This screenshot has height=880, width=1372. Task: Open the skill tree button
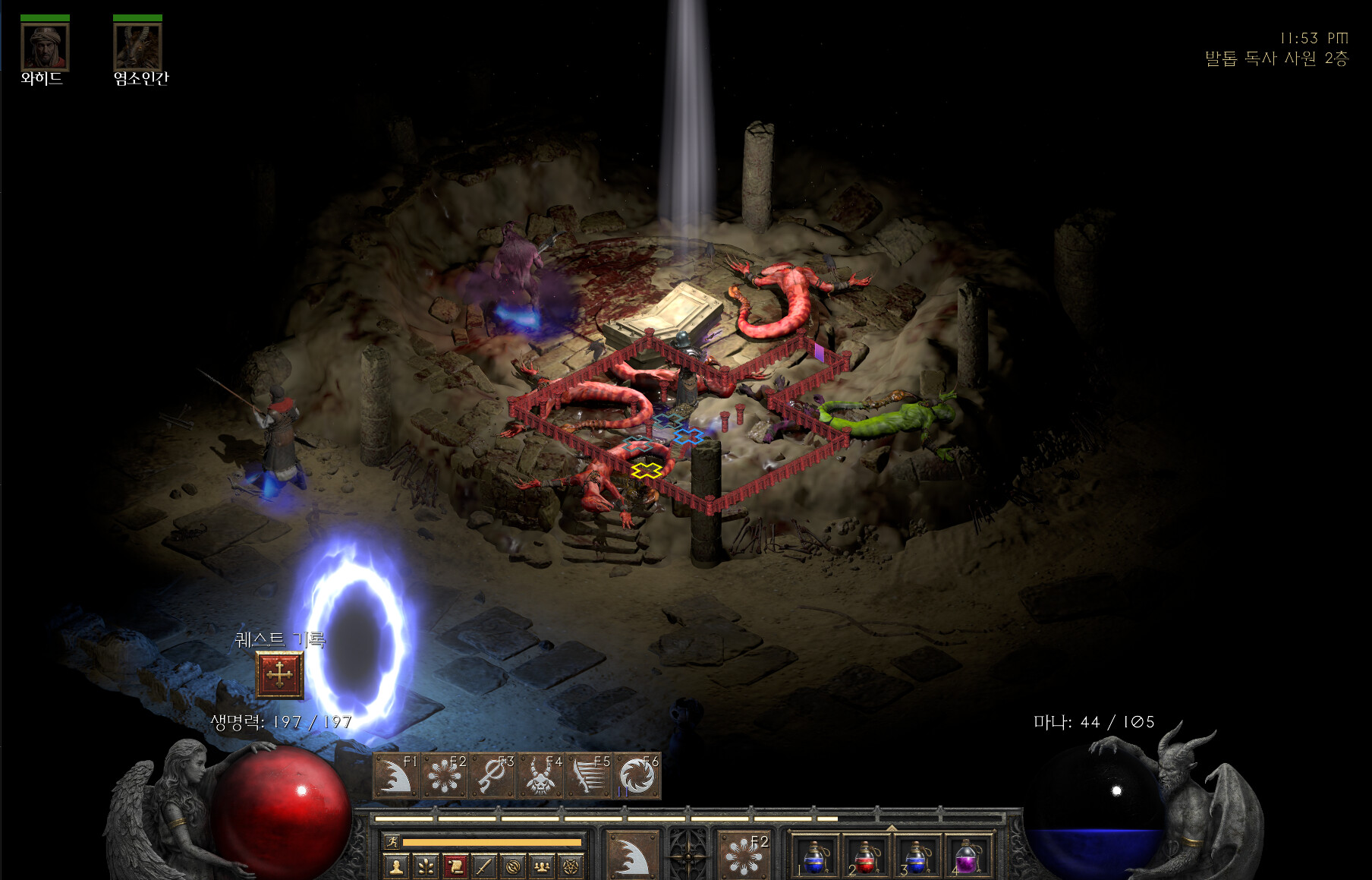pyautogui.click(x=425, y=866)
